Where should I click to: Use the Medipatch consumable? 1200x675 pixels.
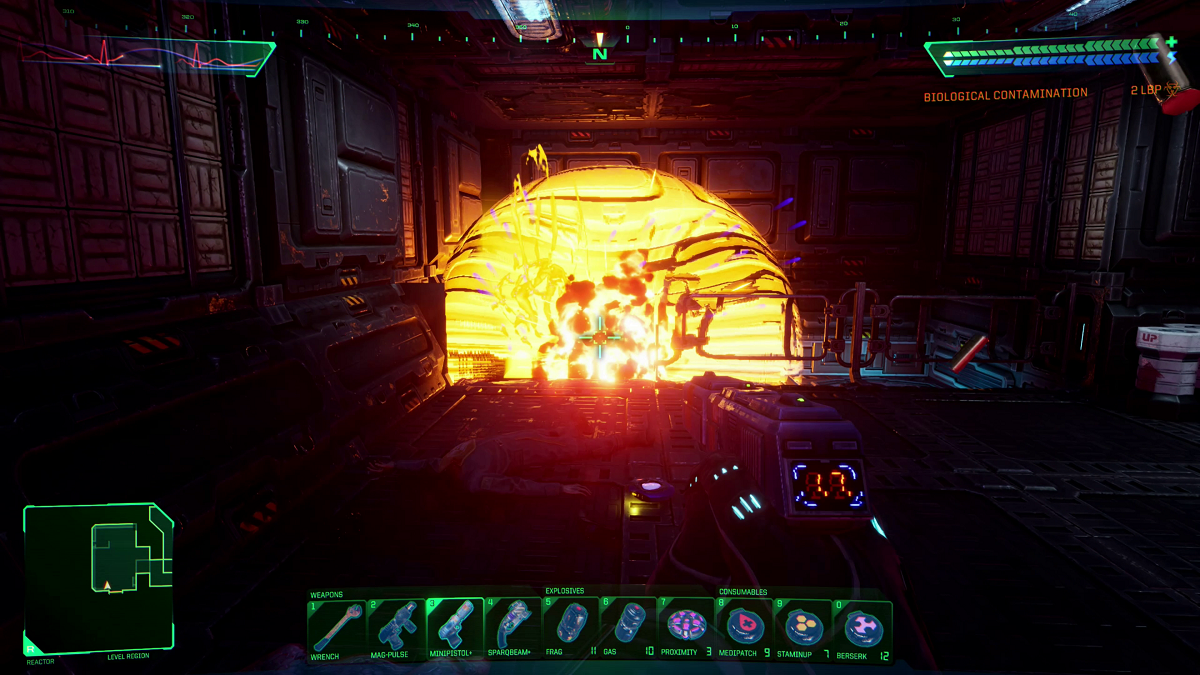tap(745, 627)
